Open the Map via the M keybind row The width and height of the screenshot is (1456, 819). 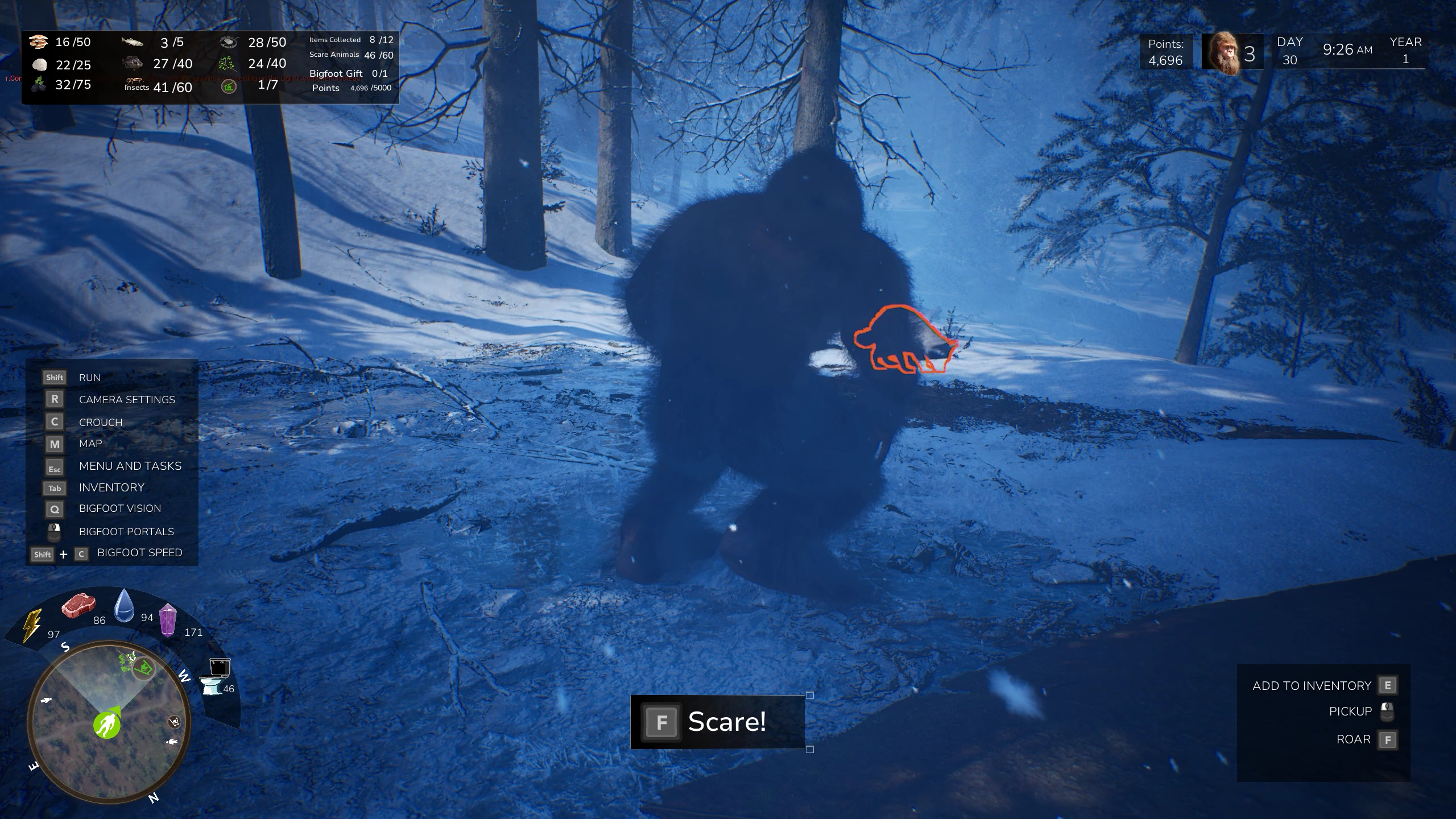click(90, 444)
